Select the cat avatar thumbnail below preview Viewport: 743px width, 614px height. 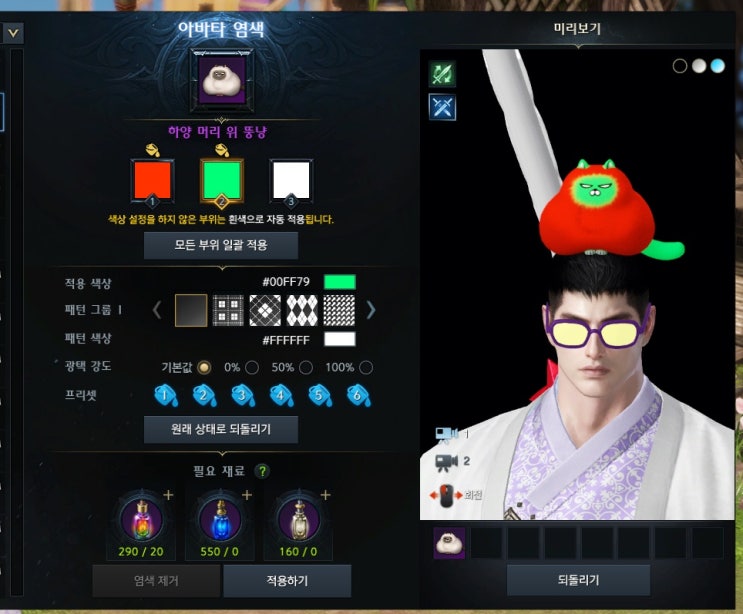[x=449, y=543]
